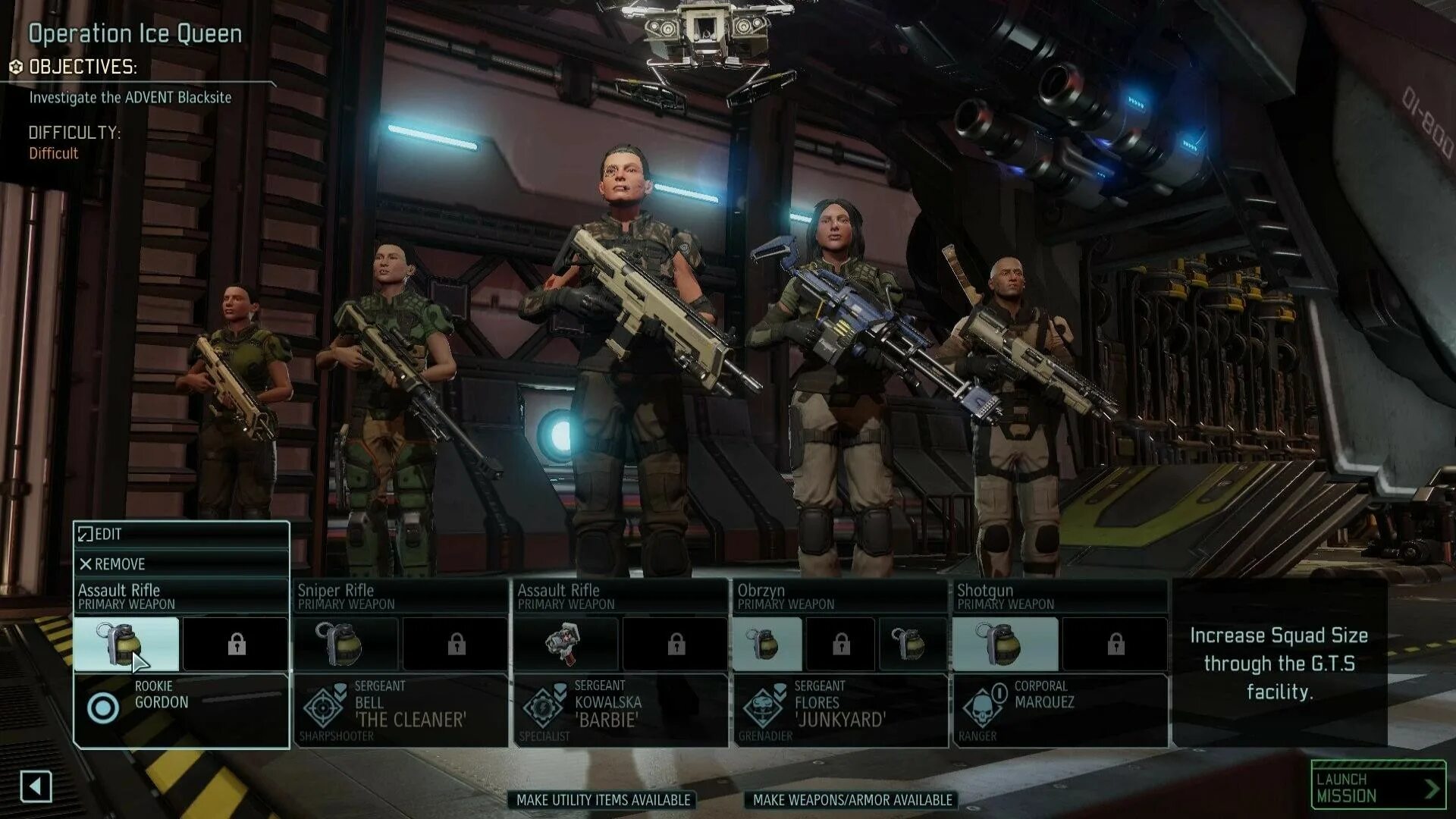Choose Kowalska's Assault Rifle primary weapon
1456x819 pixels.
(620, 596)
